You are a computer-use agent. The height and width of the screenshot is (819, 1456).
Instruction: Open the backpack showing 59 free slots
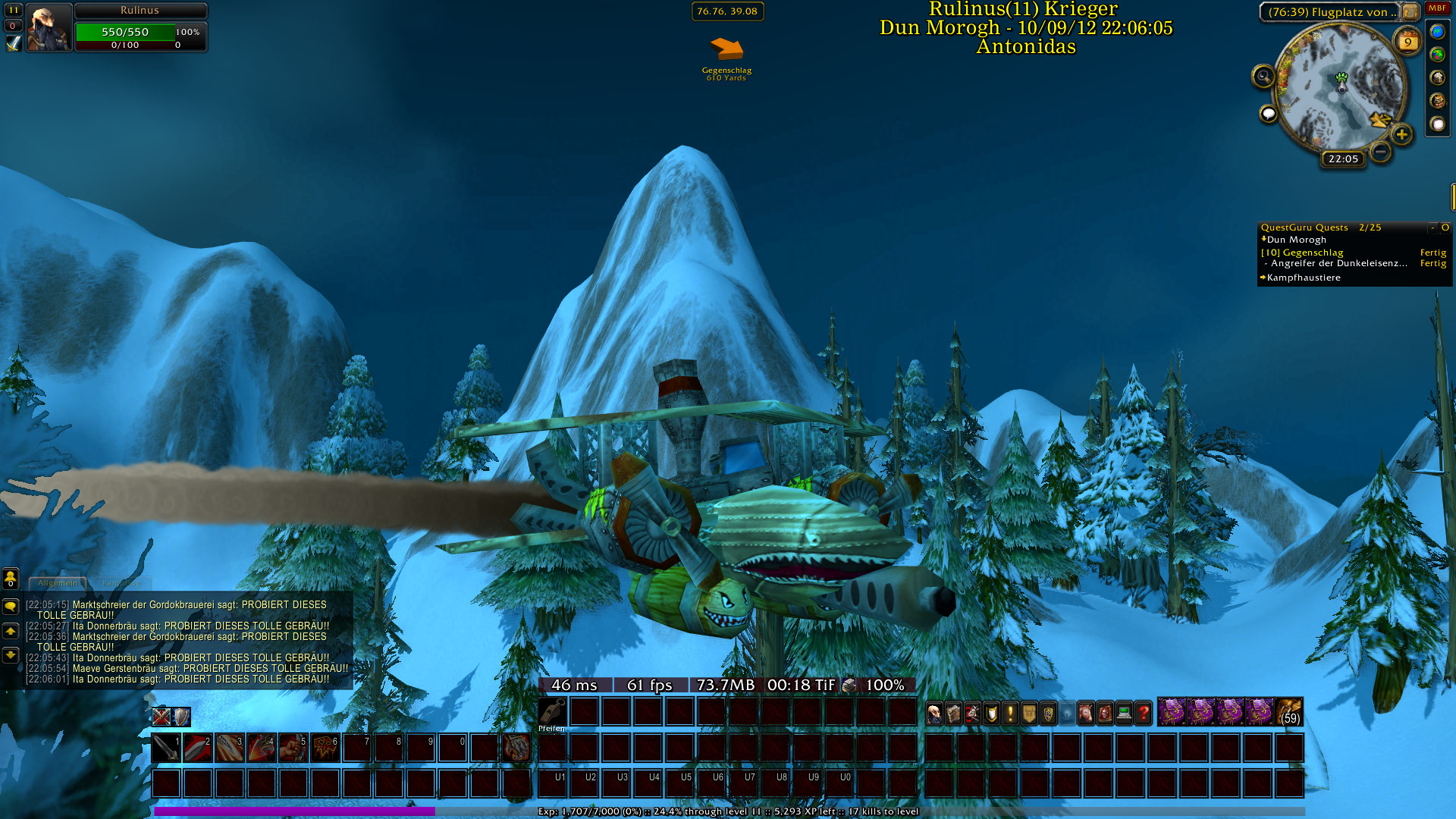point(1289,712)
